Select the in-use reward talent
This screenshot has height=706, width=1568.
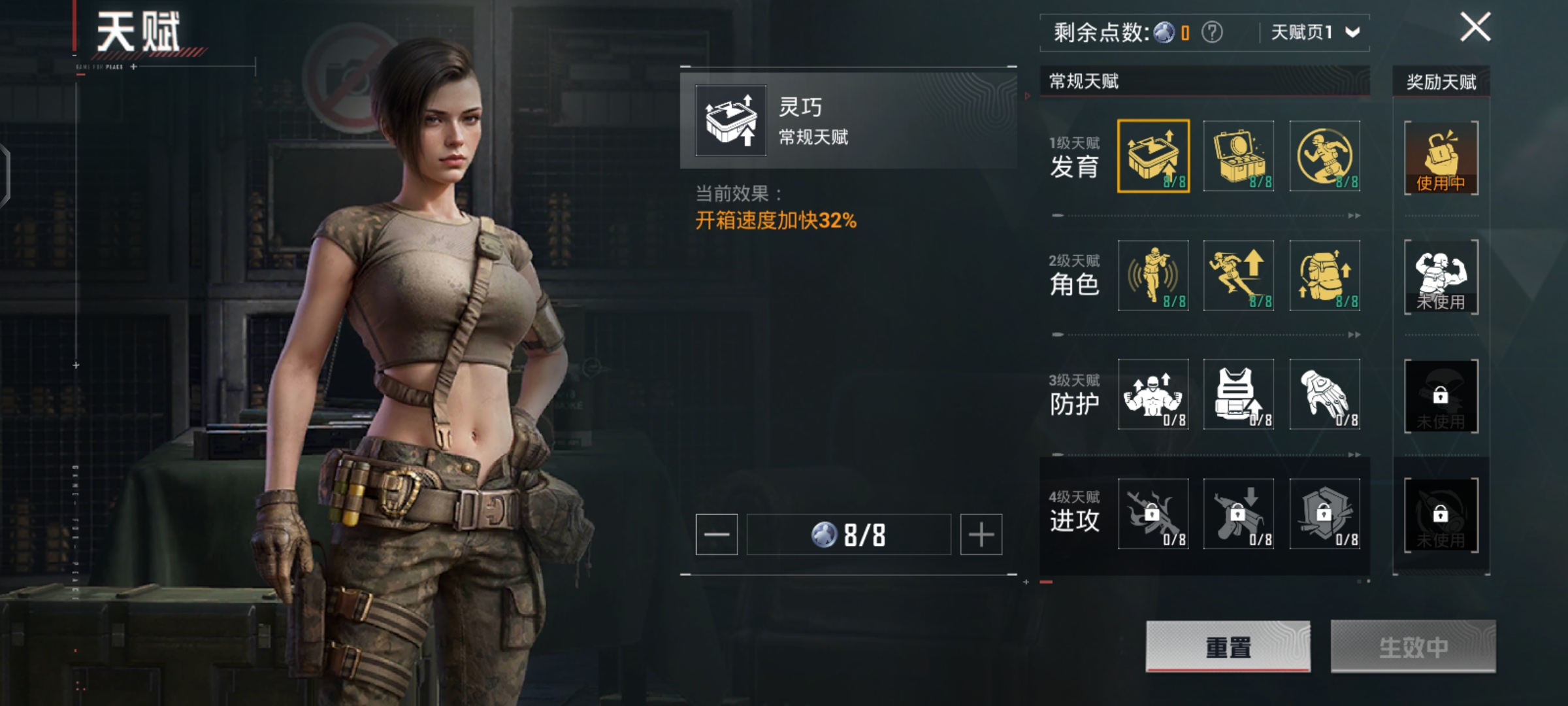click(1441, 158)
